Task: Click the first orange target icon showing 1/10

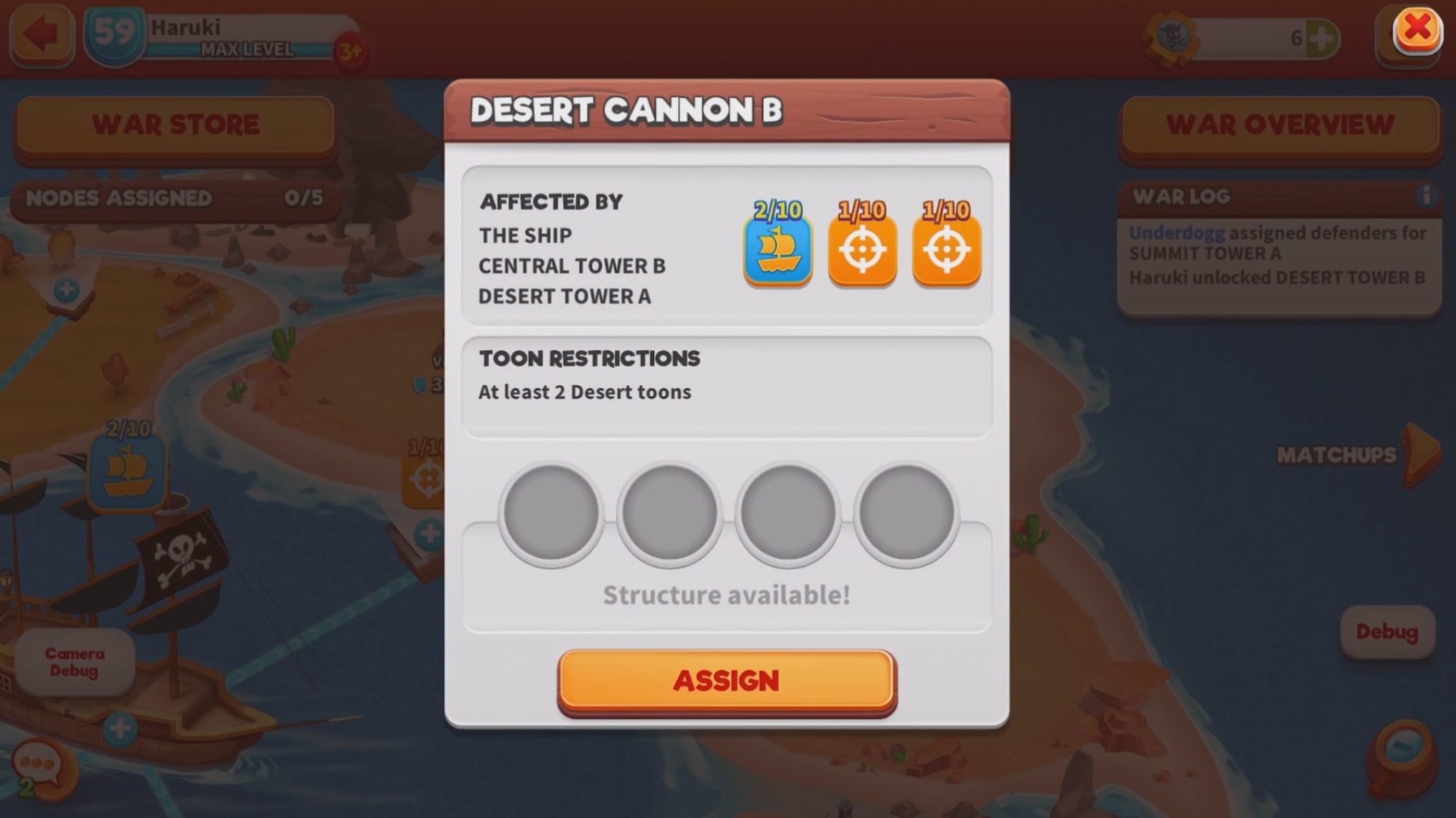Action: pos(862,250)
